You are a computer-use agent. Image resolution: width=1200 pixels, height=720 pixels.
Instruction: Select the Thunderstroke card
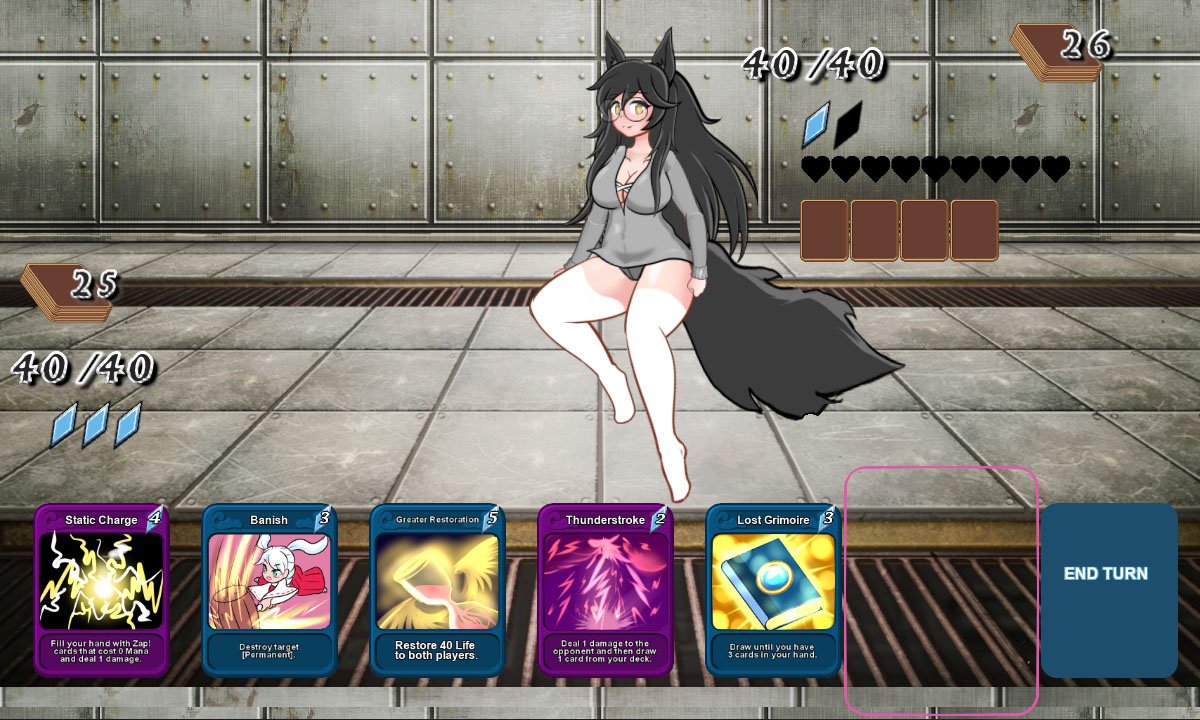(x=605, y=590)
